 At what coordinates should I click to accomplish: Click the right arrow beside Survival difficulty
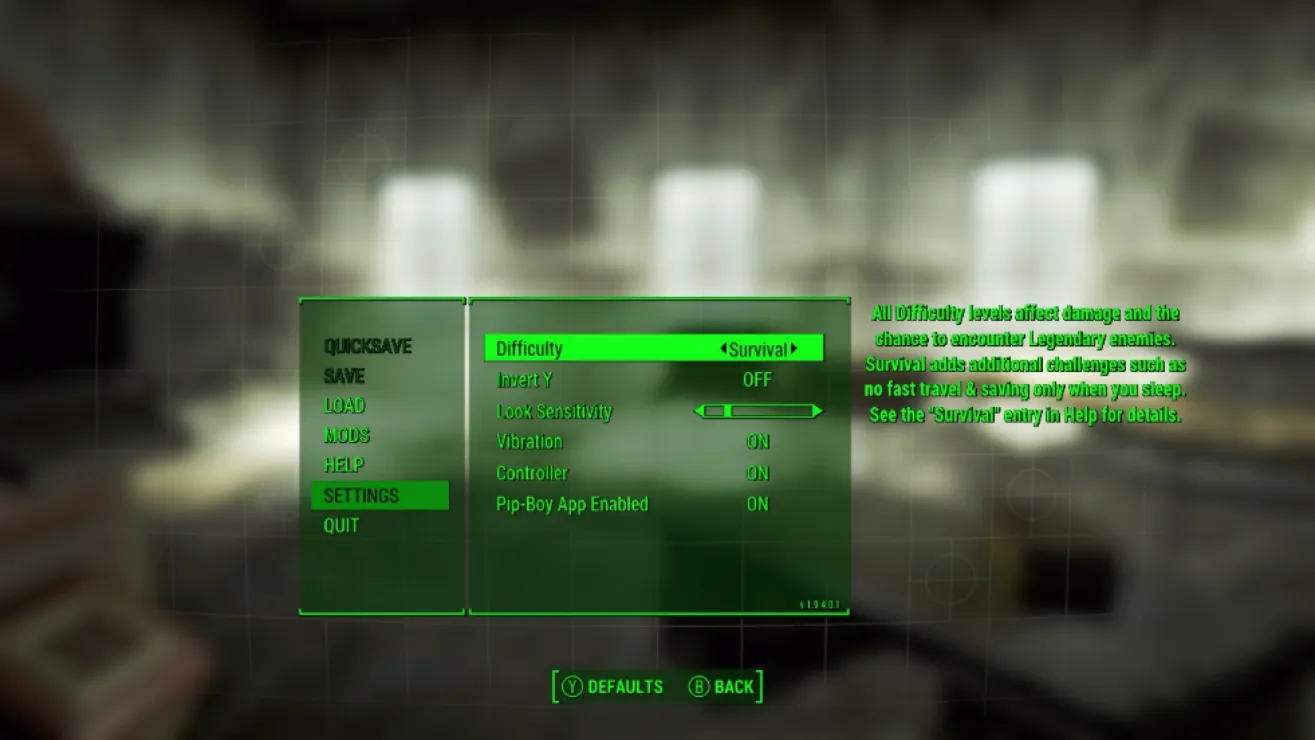tap(794, 349)
